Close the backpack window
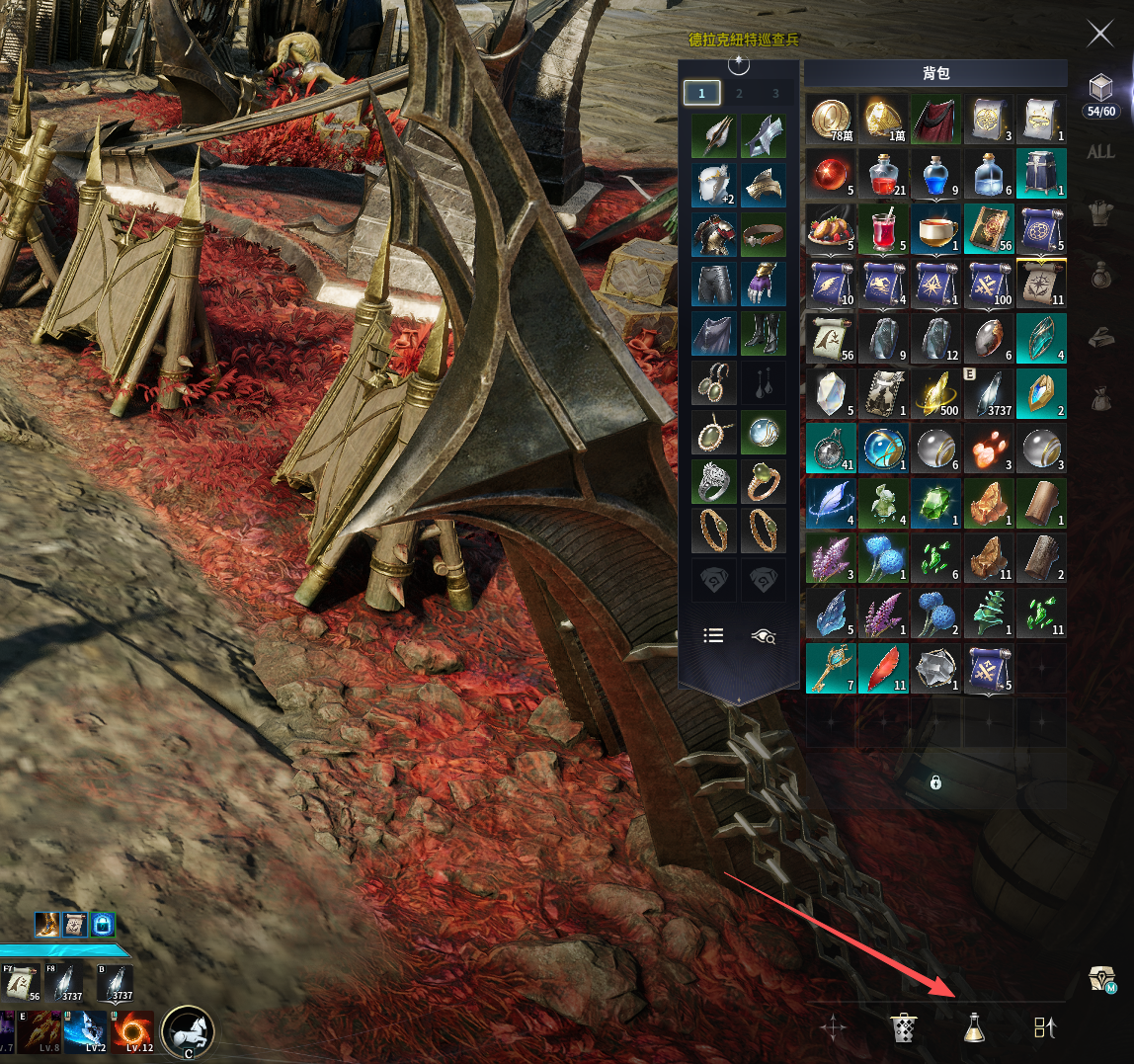The height and width of the screenshot is (1064, 1134). 1099,34
